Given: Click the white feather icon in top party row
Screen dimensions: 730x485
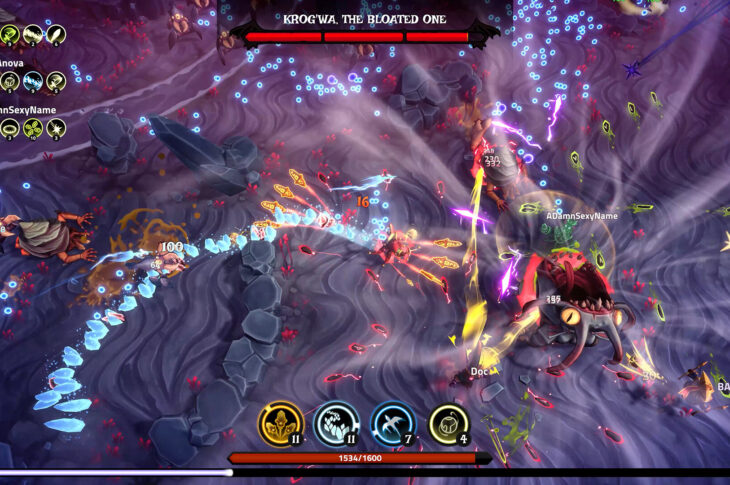Looking at the screenshot, I should click(x=57, y=35).
